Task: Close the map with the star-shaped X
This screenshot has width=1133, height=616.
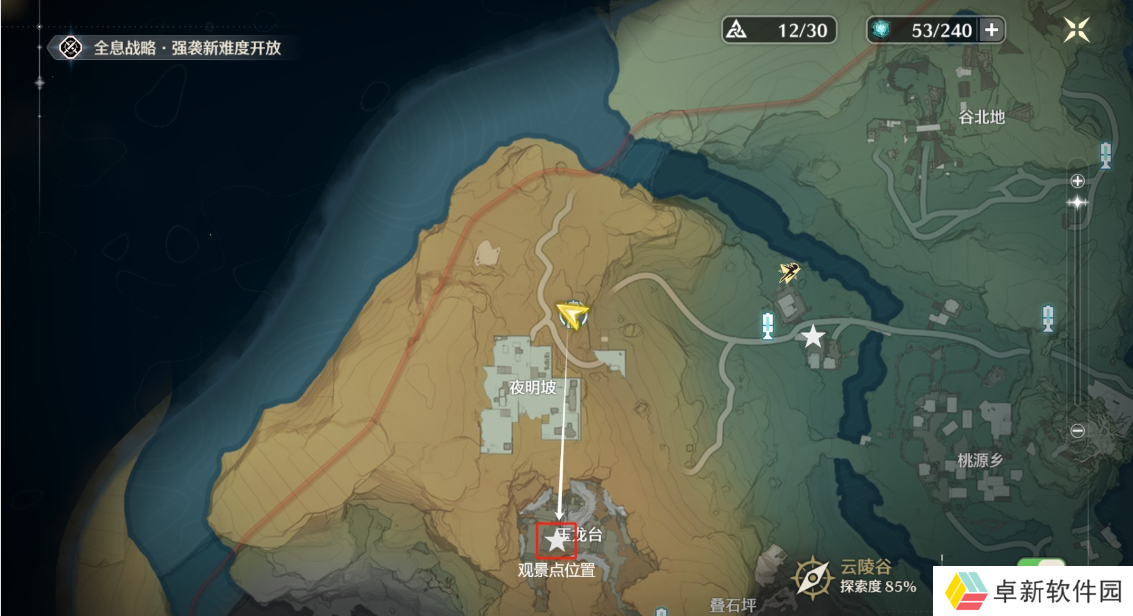Action: (1077, 29)
